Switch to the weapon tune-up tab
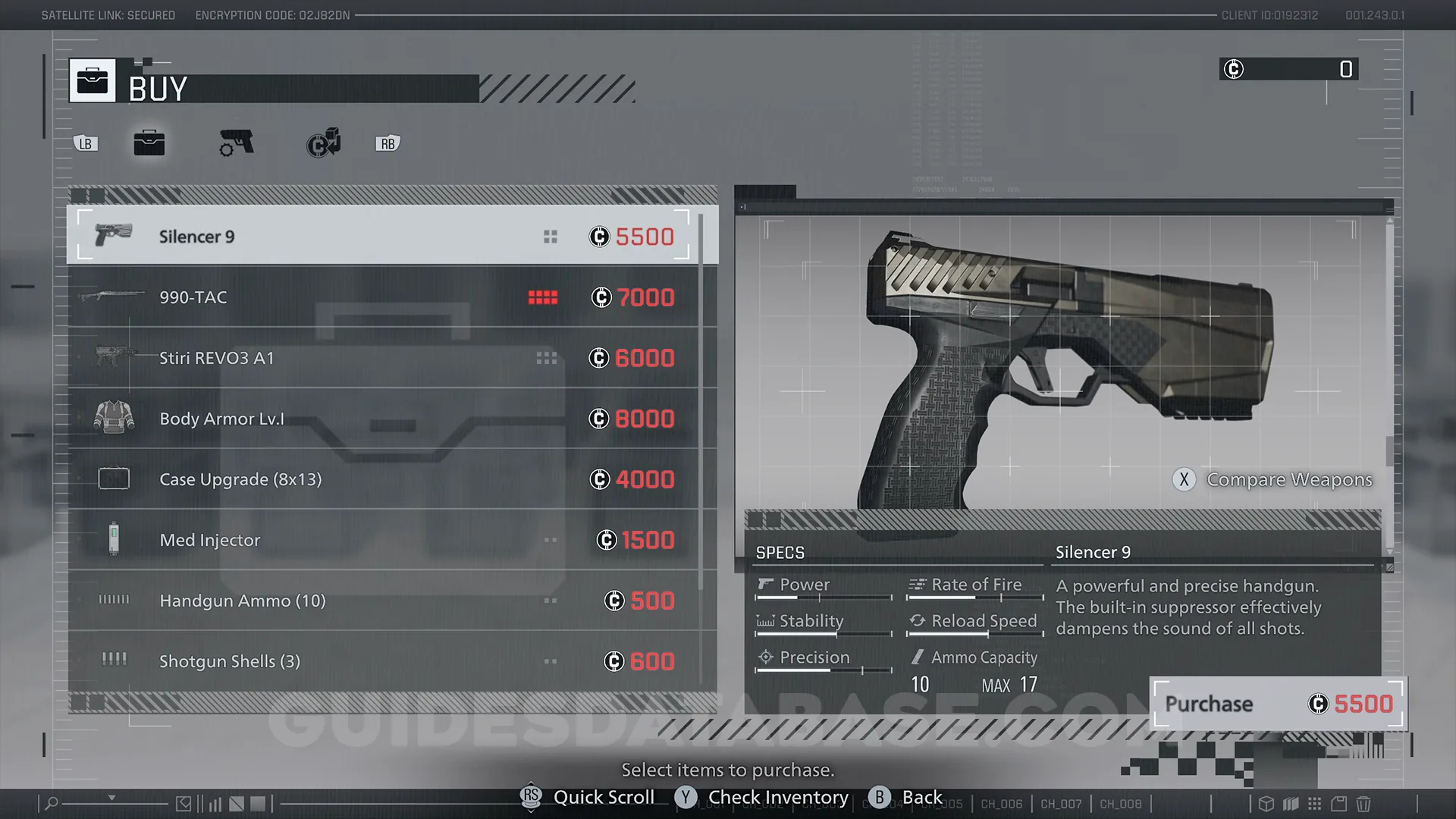Image resolution: width=1456 pixels, height=819 pixels. pos(237,143)
